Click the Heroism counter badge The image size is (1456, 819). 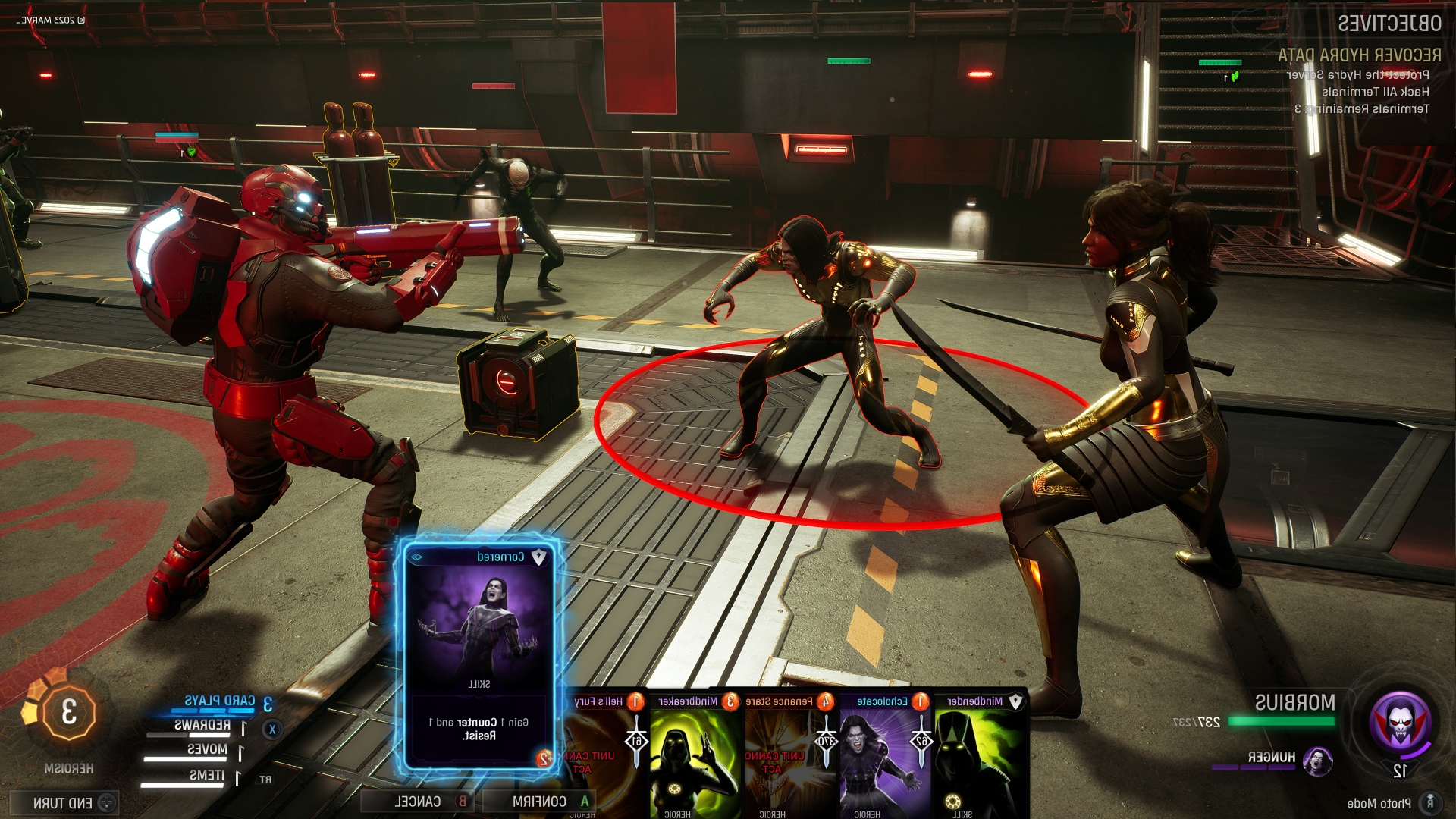point(69,713)
